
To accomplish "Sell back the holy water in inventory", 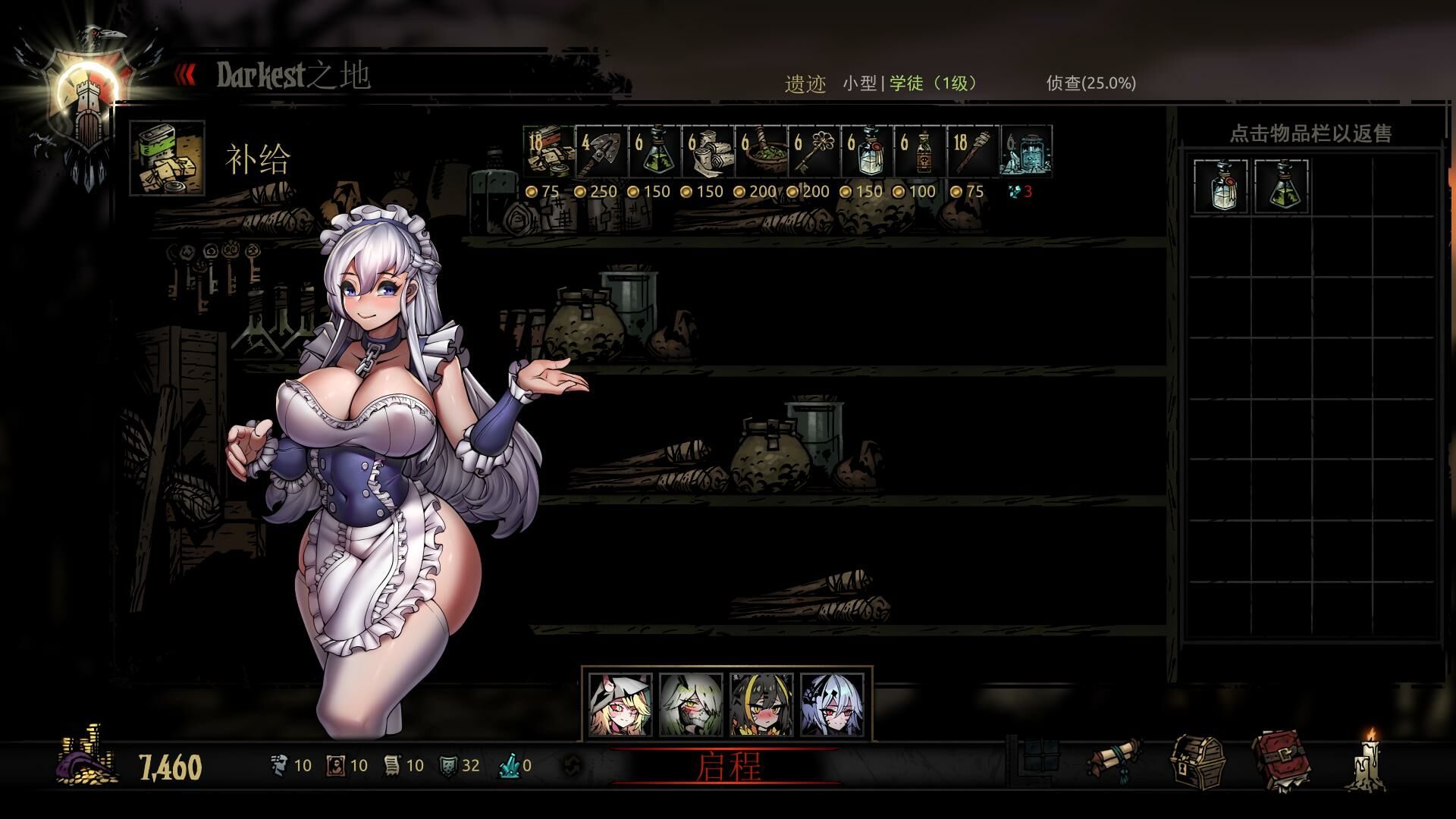I will pyautogui.click(x=1220, y=186).
